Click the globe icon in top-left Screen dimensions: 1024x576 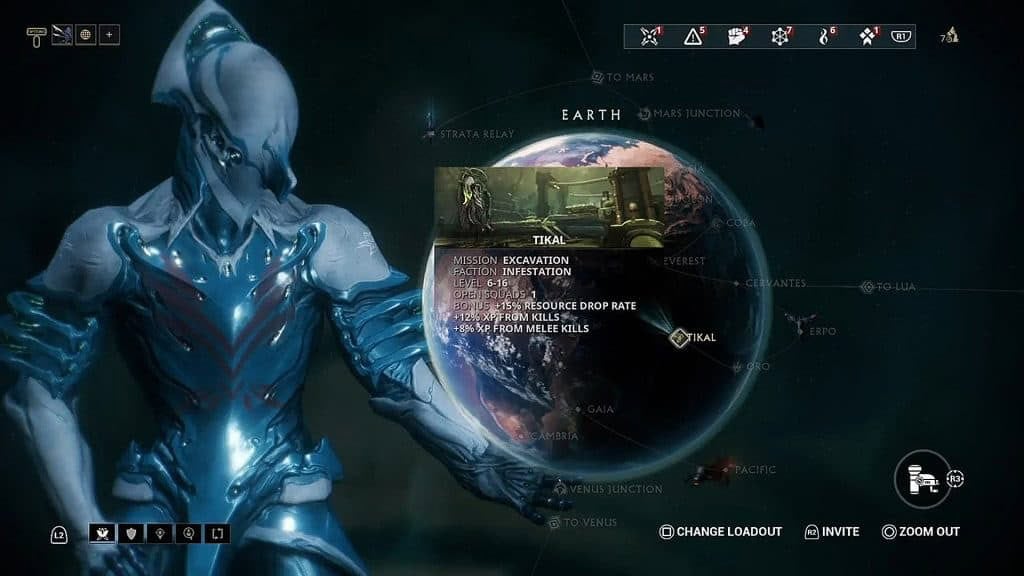point(85,35)
